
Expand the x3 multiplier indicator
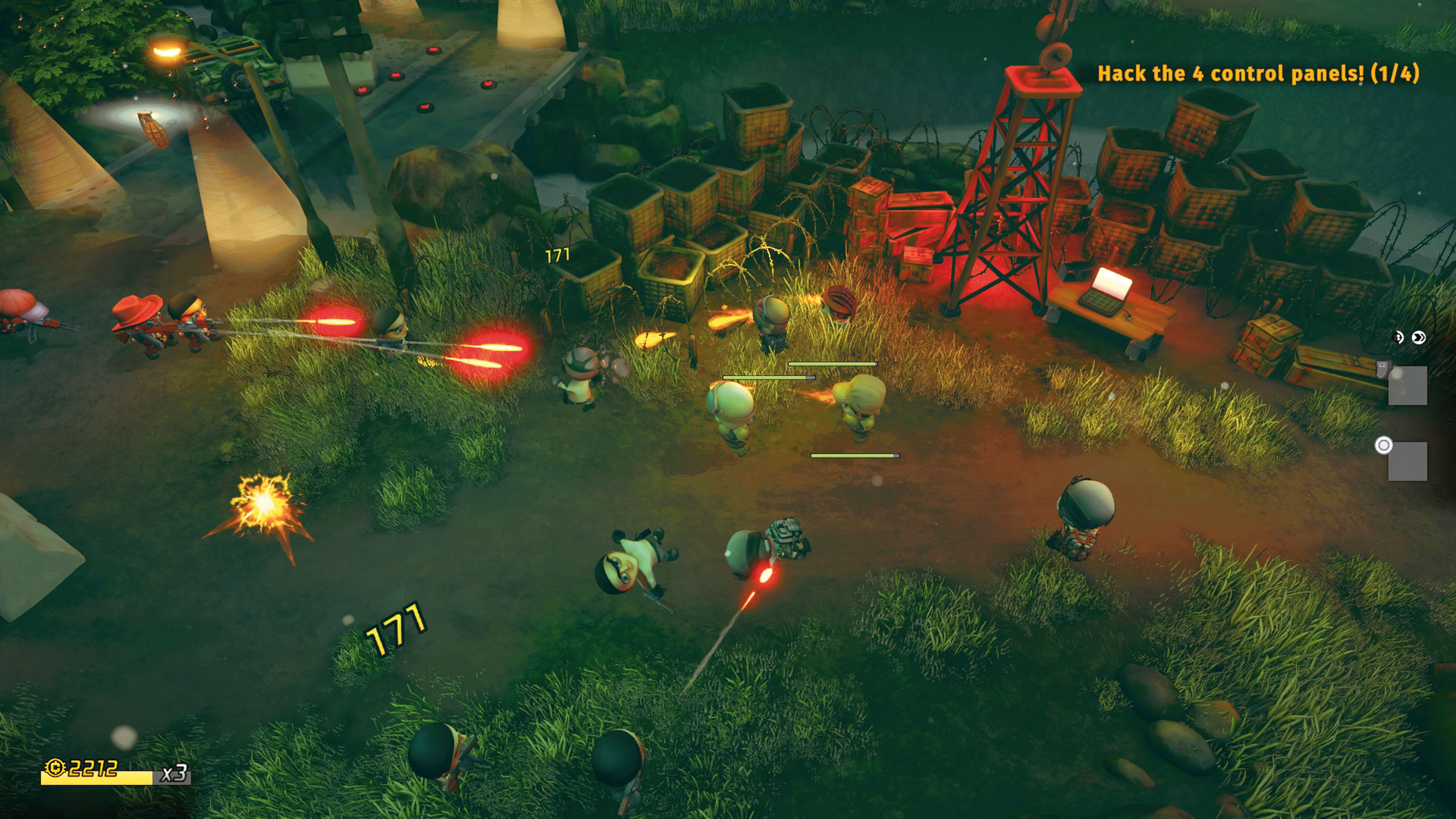[x=175, y=775]
